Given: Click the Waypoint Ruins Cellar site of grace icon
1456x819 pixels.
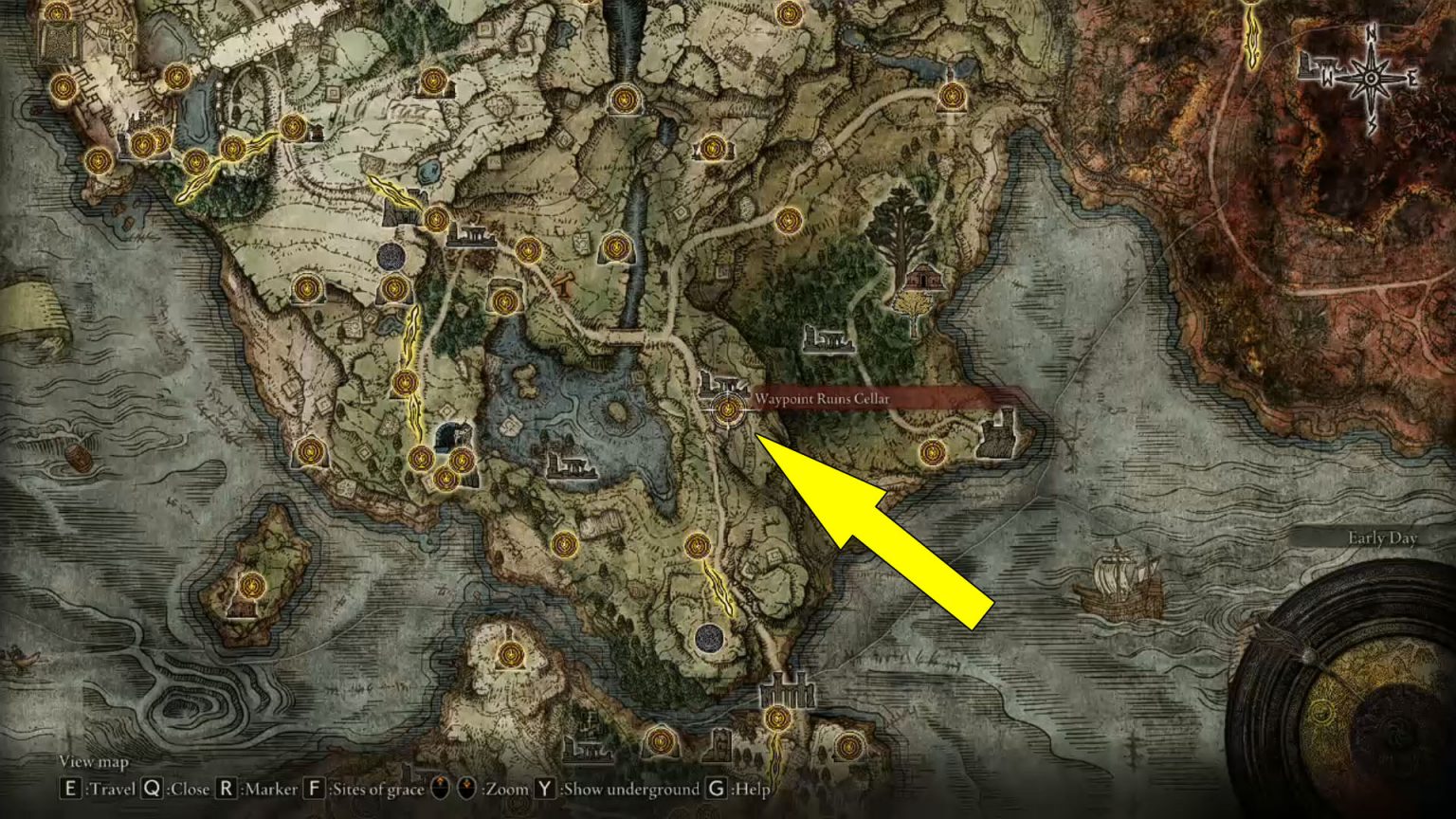Looking at the screenshot, I should click(727, 409).
